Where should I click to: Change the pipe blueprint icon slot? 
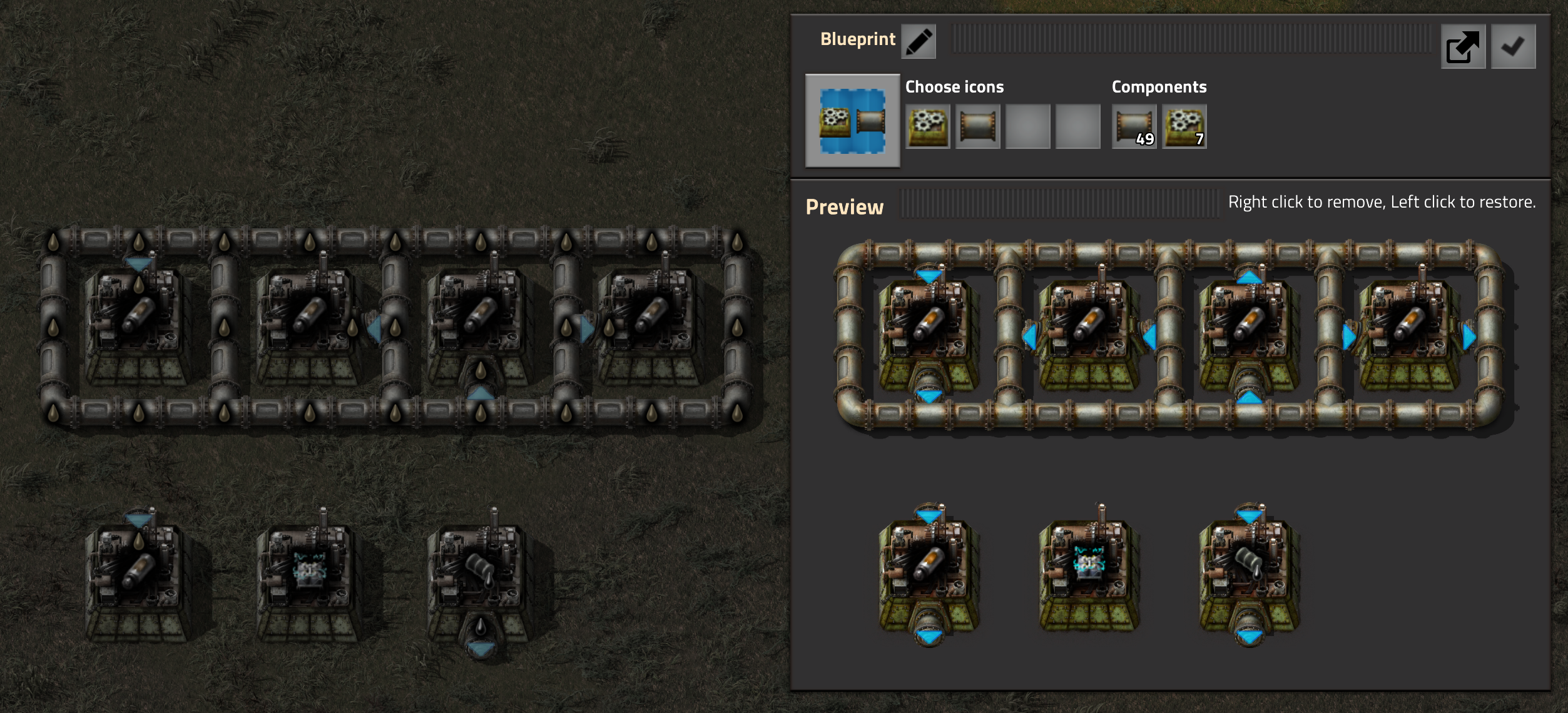tap(977, 126)
